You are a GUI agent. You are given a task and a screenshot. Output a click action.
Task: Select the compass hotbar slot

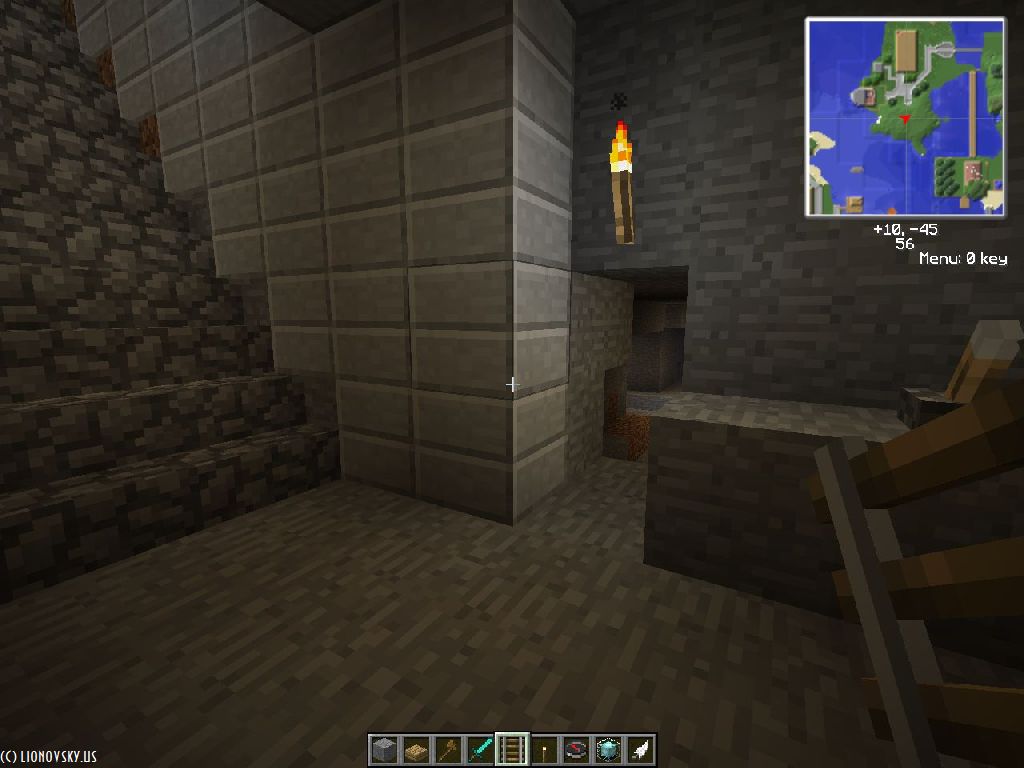[576, 749]
